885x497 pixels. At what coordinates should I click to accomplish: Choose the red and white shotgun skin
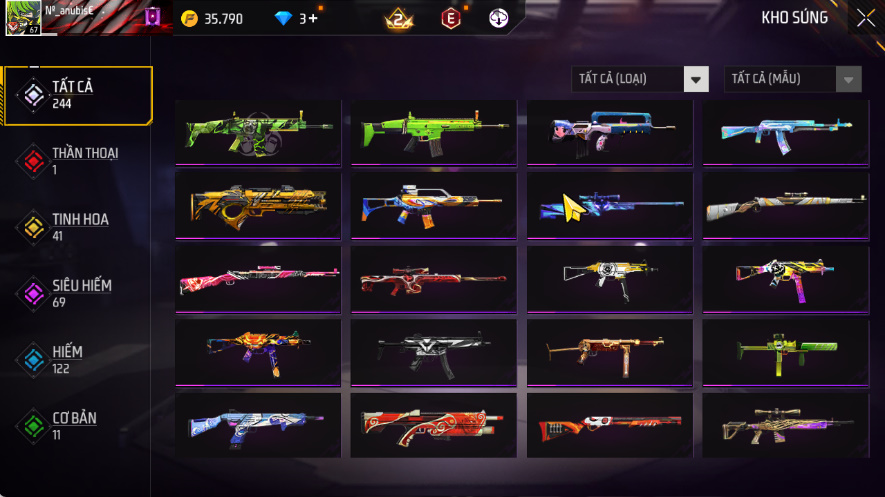[x=433, y=424]
